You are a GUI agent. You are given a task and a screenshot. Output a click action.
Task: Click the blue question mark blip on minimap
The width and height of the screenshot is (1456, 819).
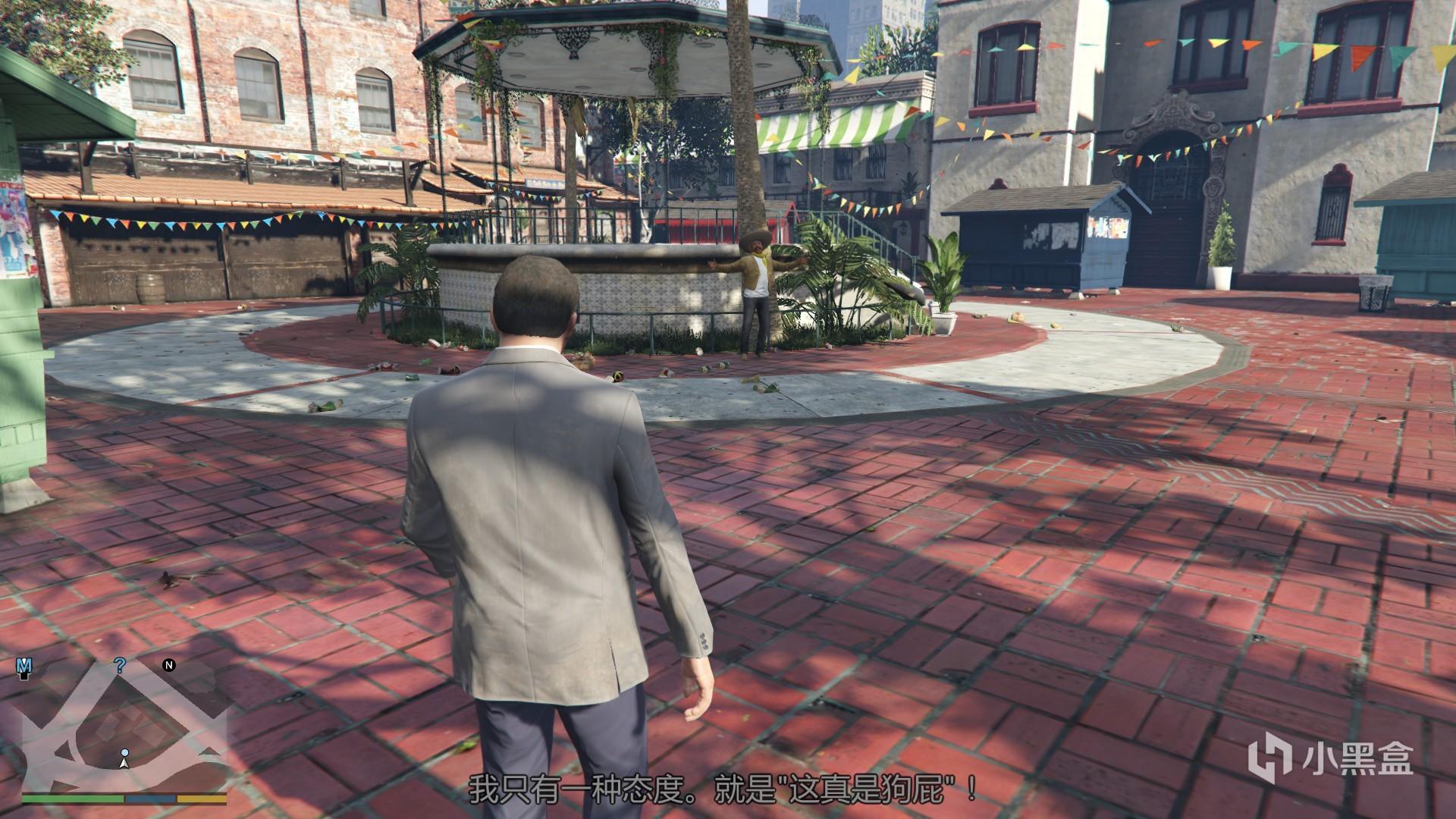pos(119,667)
